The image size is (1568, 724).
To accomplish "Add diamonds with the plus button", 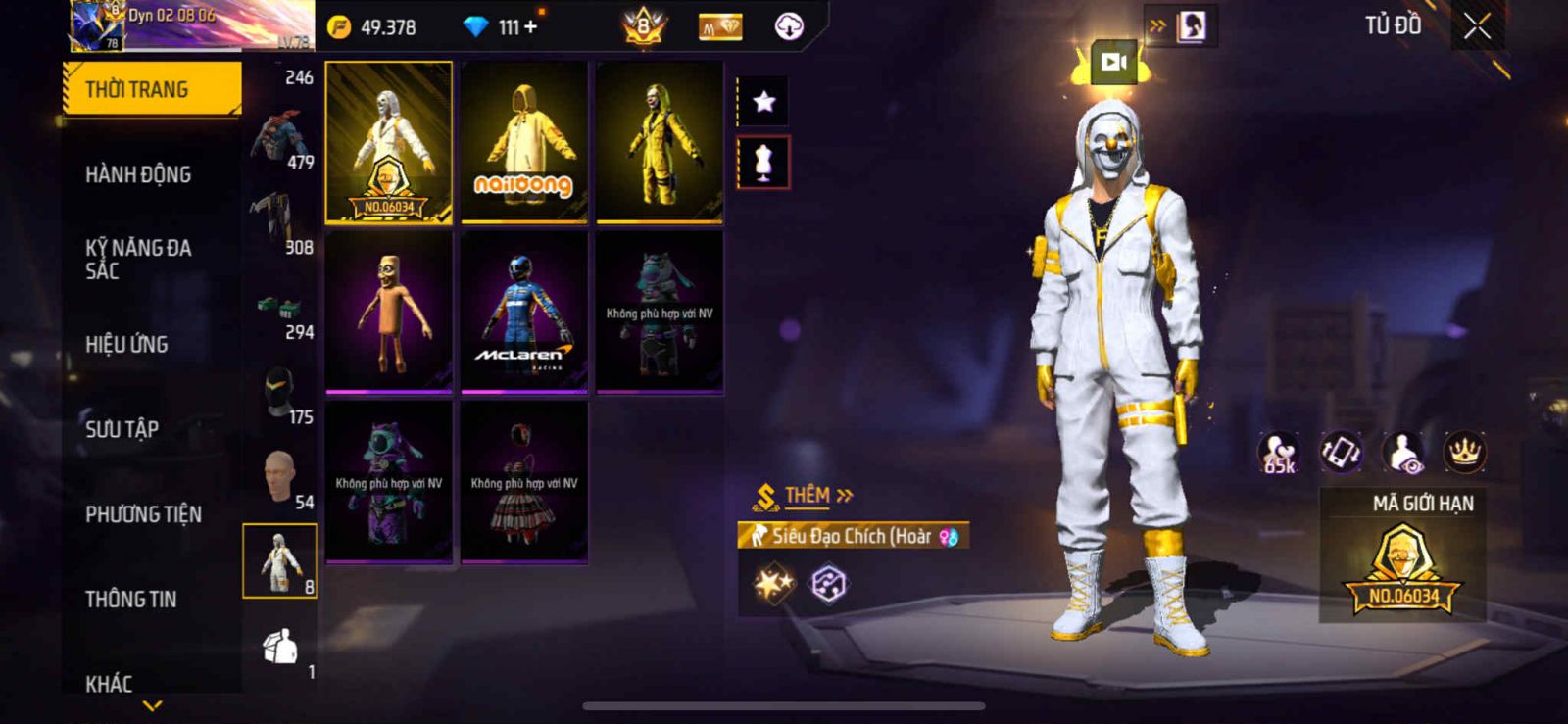I will click(531, 27).
